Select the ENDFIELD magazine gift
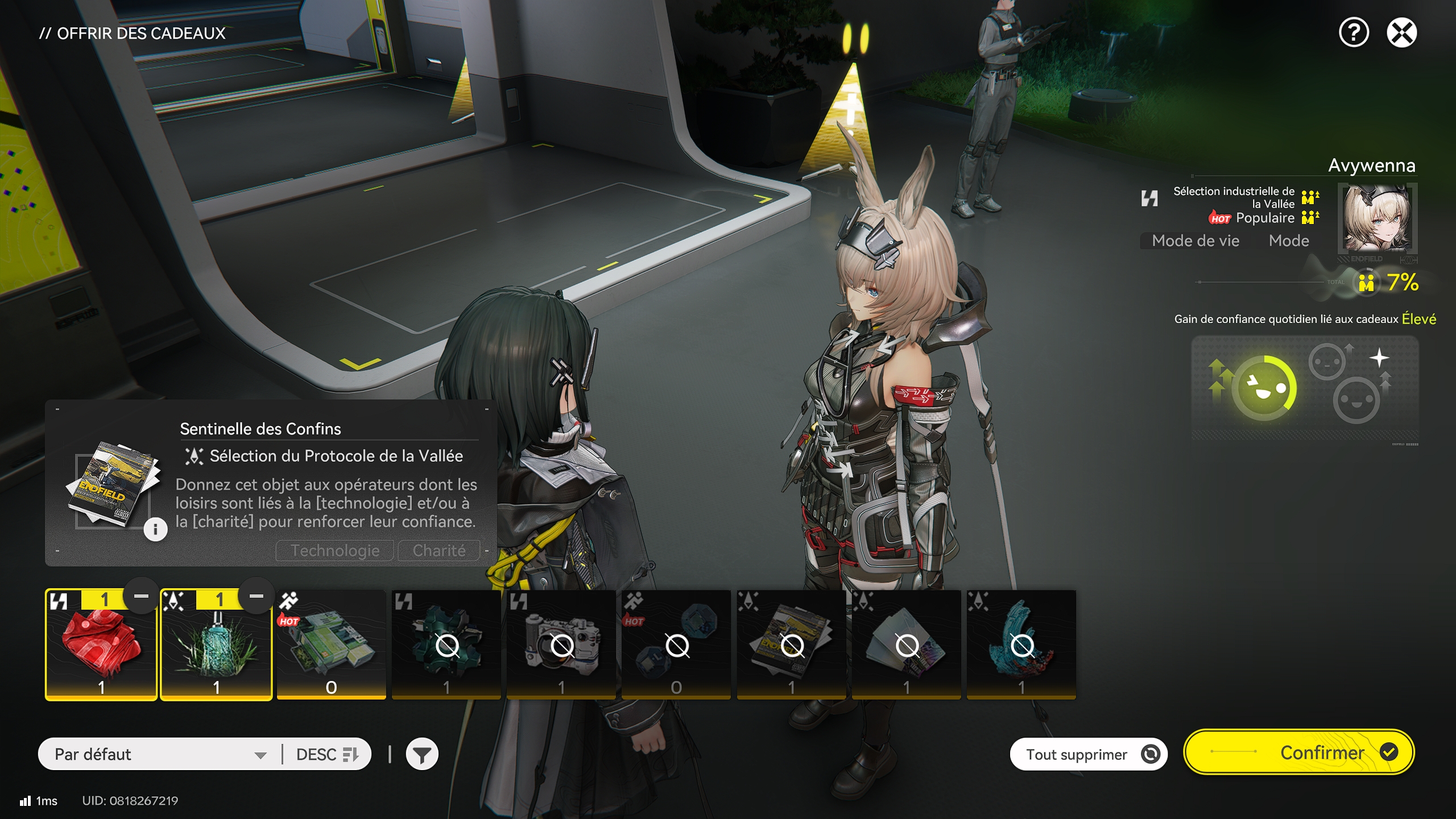 (x=792, y=643)
